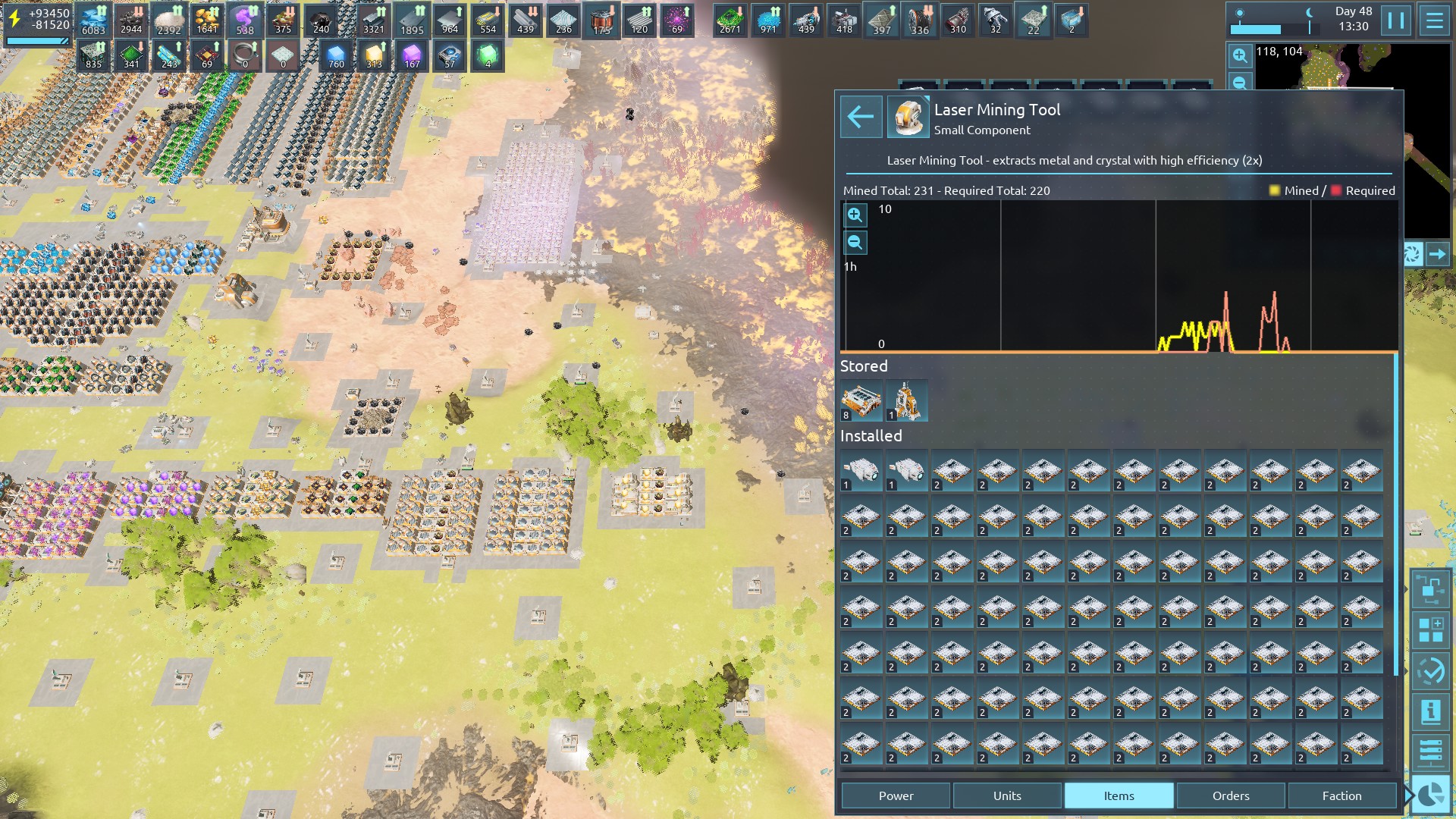This screenshot has height=819, width=1456.
Task: Zoom in on the minimap
Action: (1239, 55)
